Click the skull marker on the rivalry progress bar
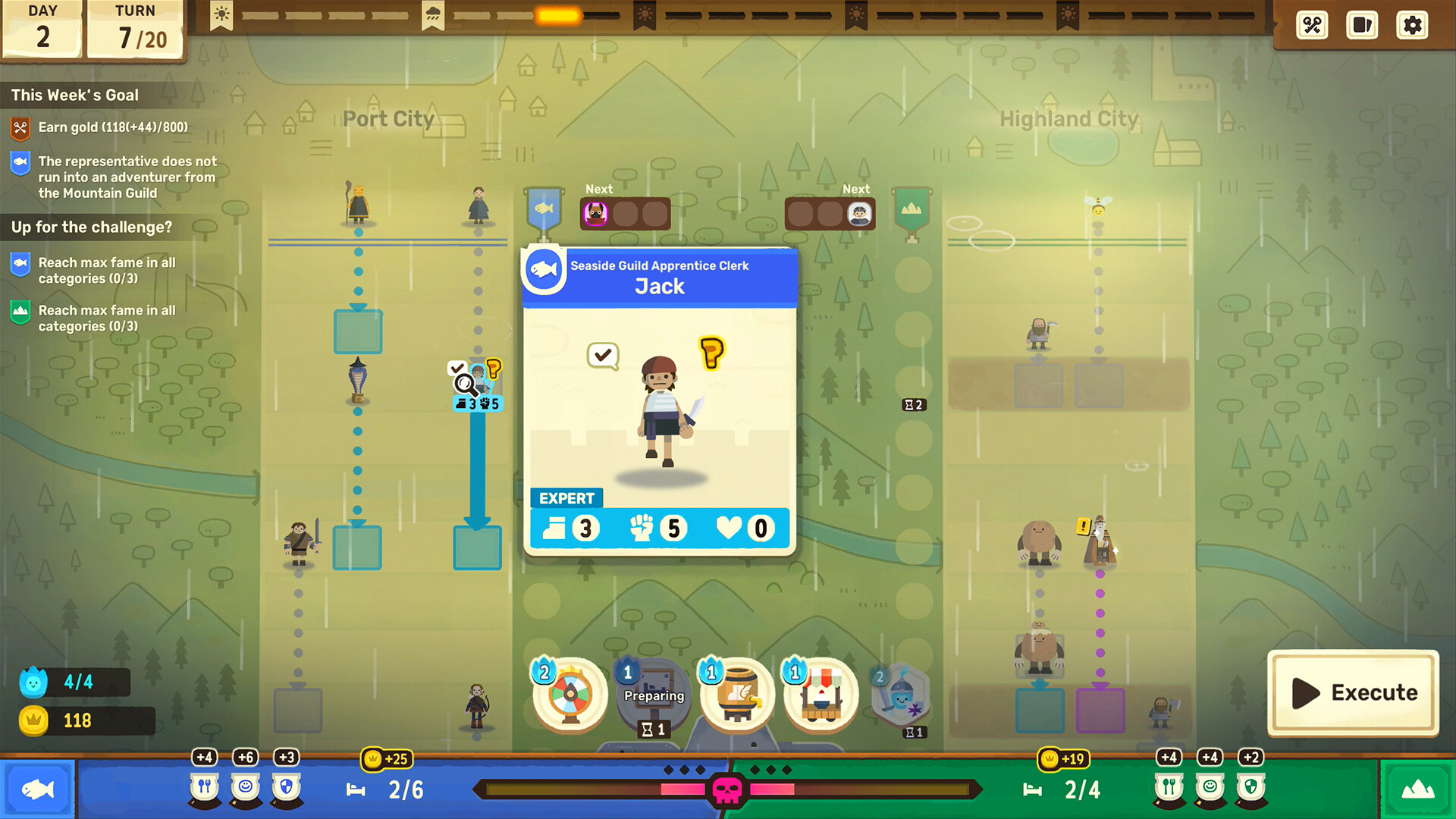 [726, 789]
